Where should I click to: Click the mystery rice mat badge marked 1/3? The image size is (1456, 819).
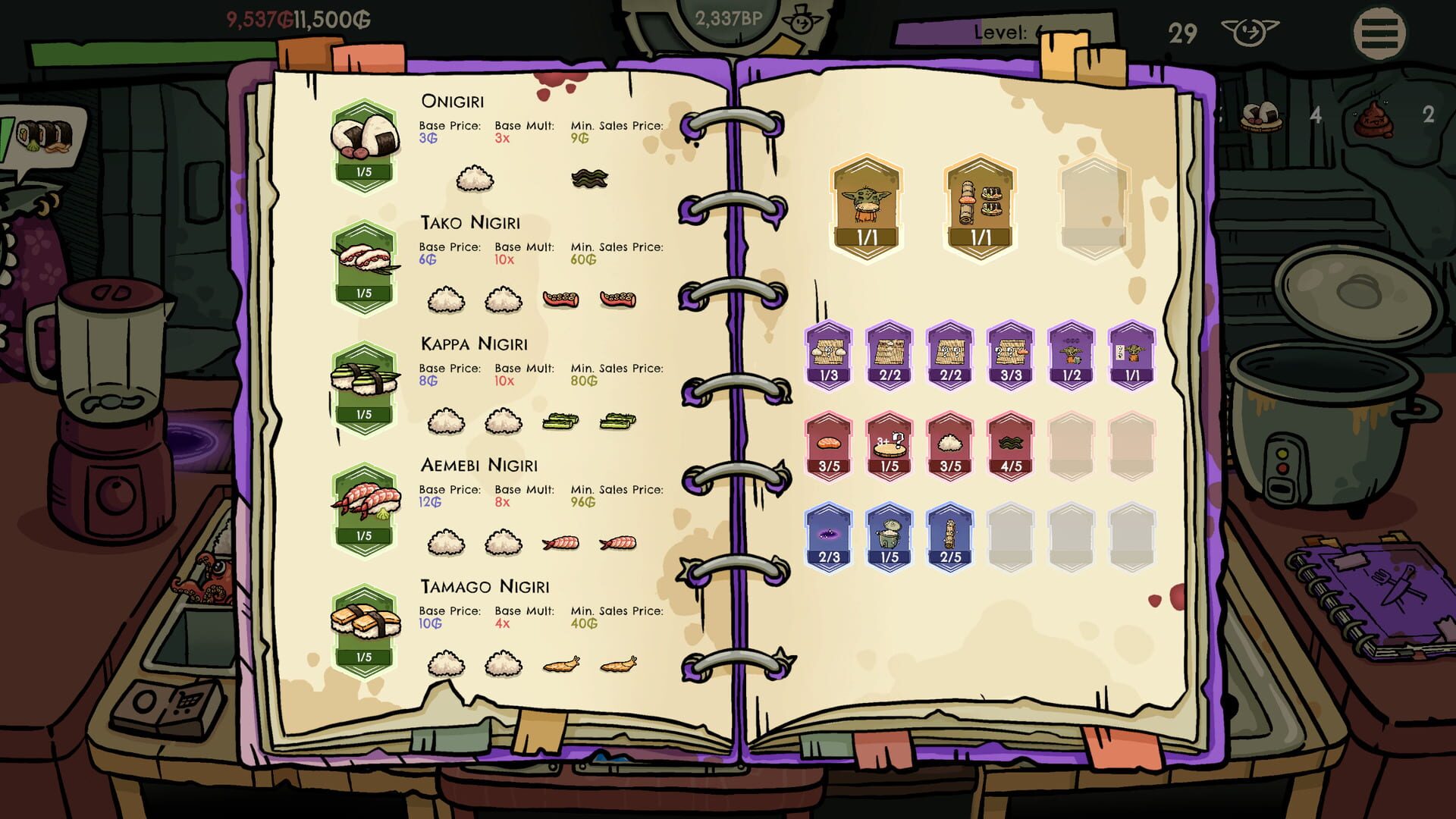(830, 356)
